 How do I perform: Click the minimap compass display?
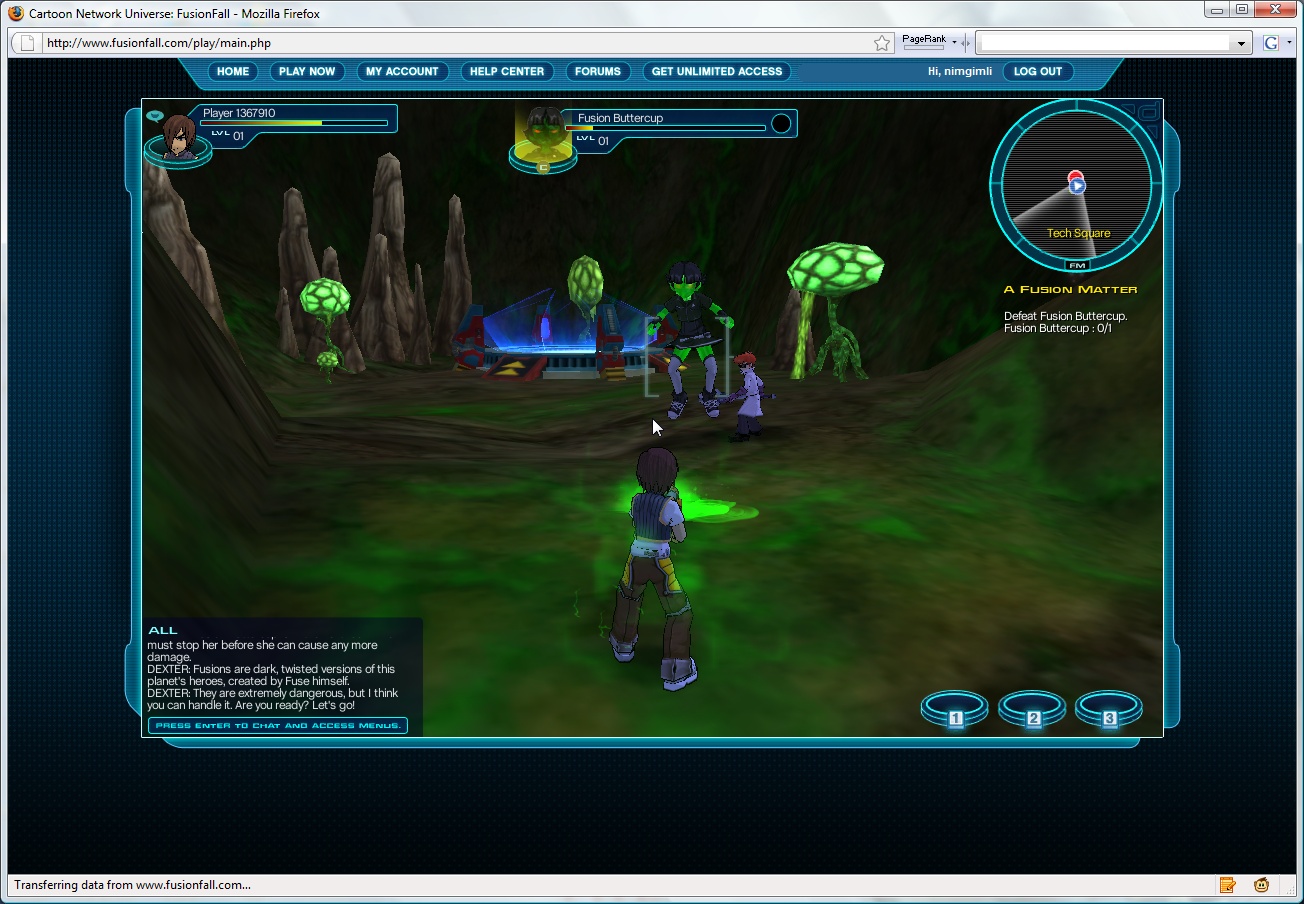pos(1075,190)
